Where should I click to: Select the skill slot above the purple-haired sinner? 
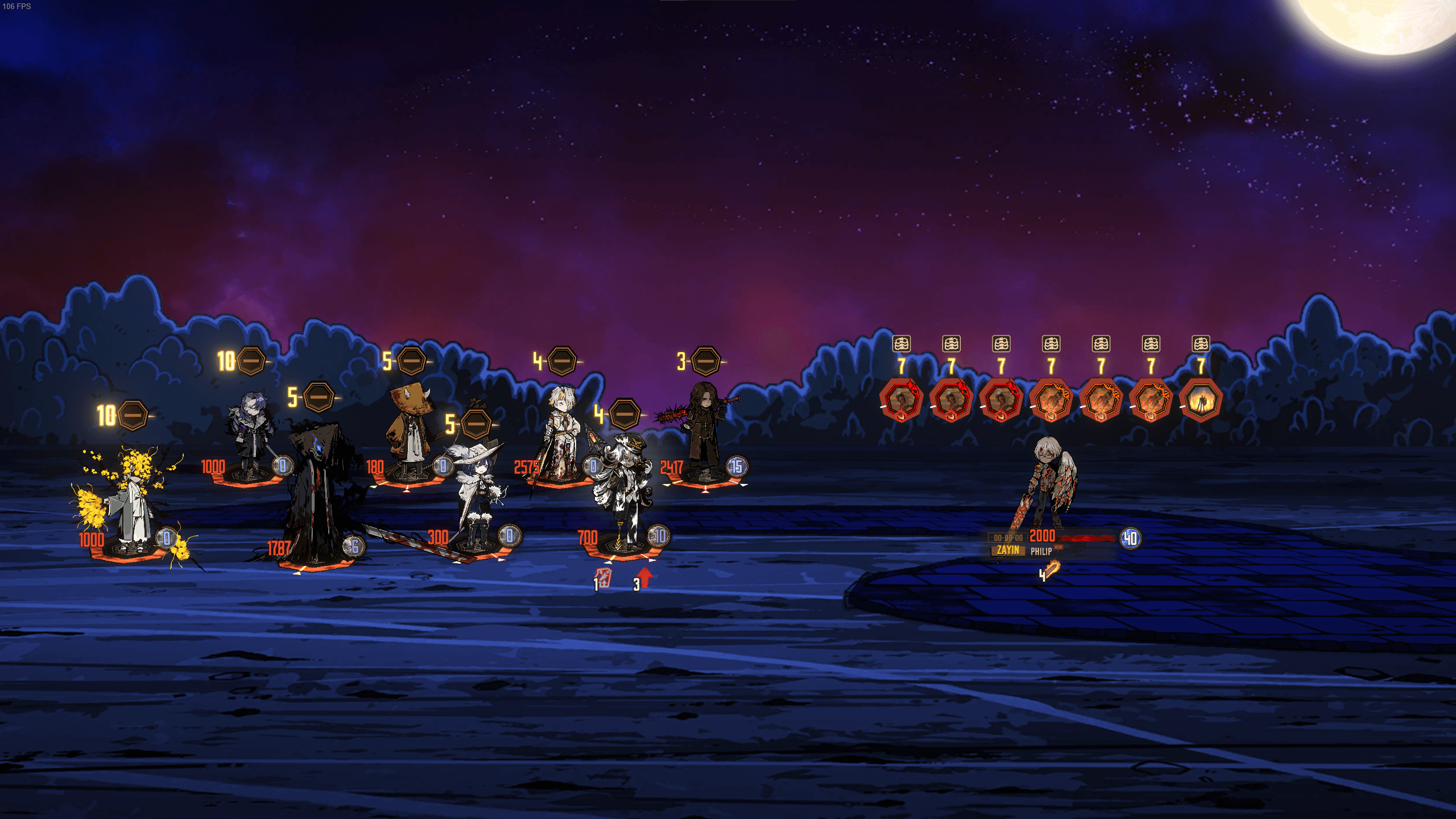pos(251,361)
